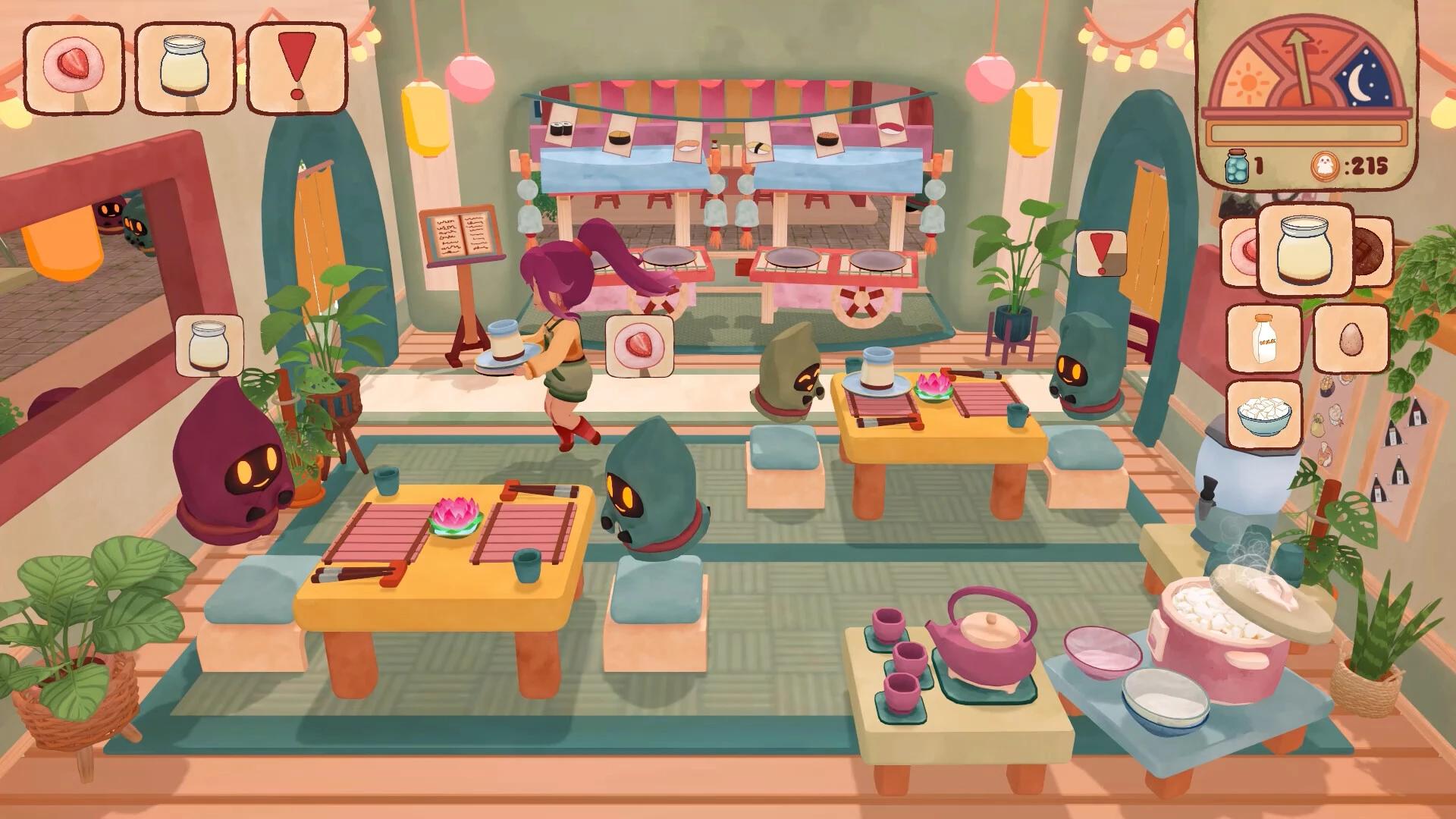Select the pudding jar order icon top-left

tap(184, 64)
